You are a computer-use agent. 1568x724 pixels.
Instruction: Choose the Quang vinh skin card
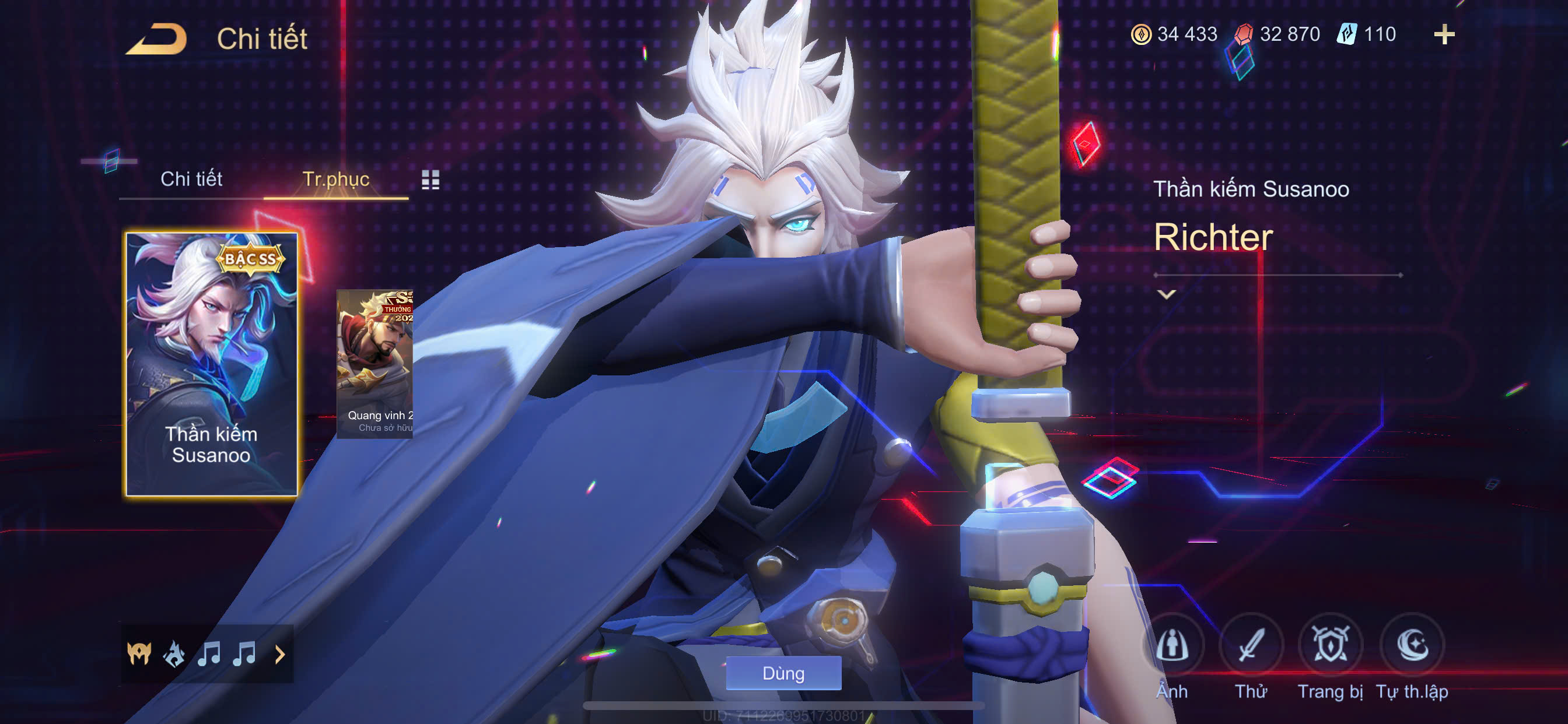tap(375, 364)
